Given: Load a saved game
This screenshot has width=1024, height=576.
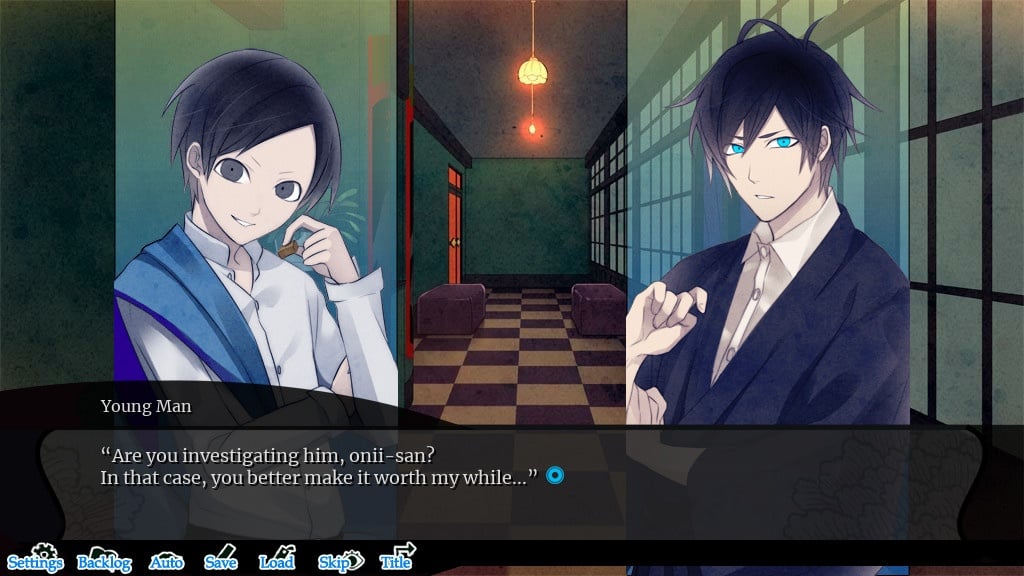Looking at the screenshot, I should (277, 561).
